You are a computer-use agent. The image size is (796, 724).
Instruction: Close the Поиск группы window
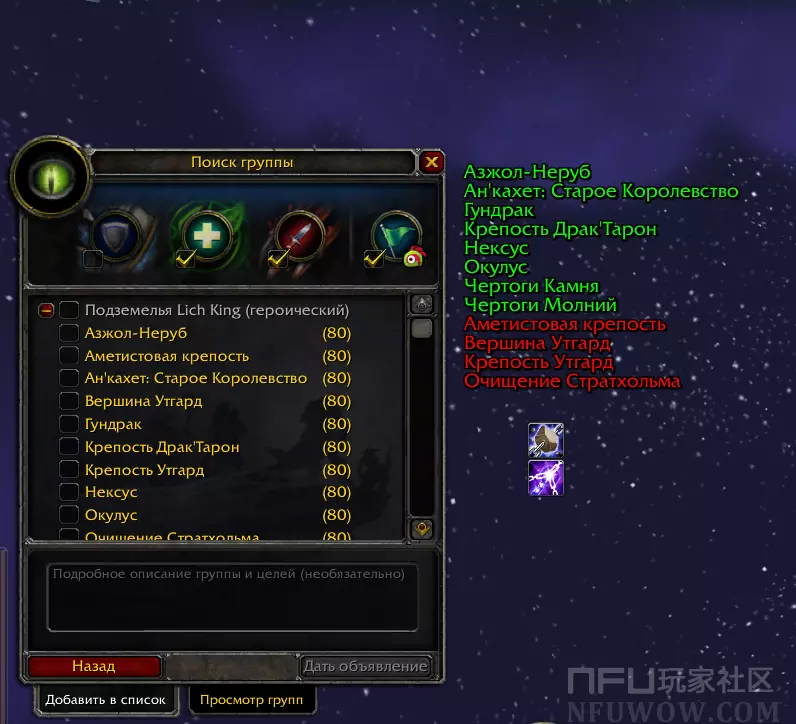tap(431, 162)
